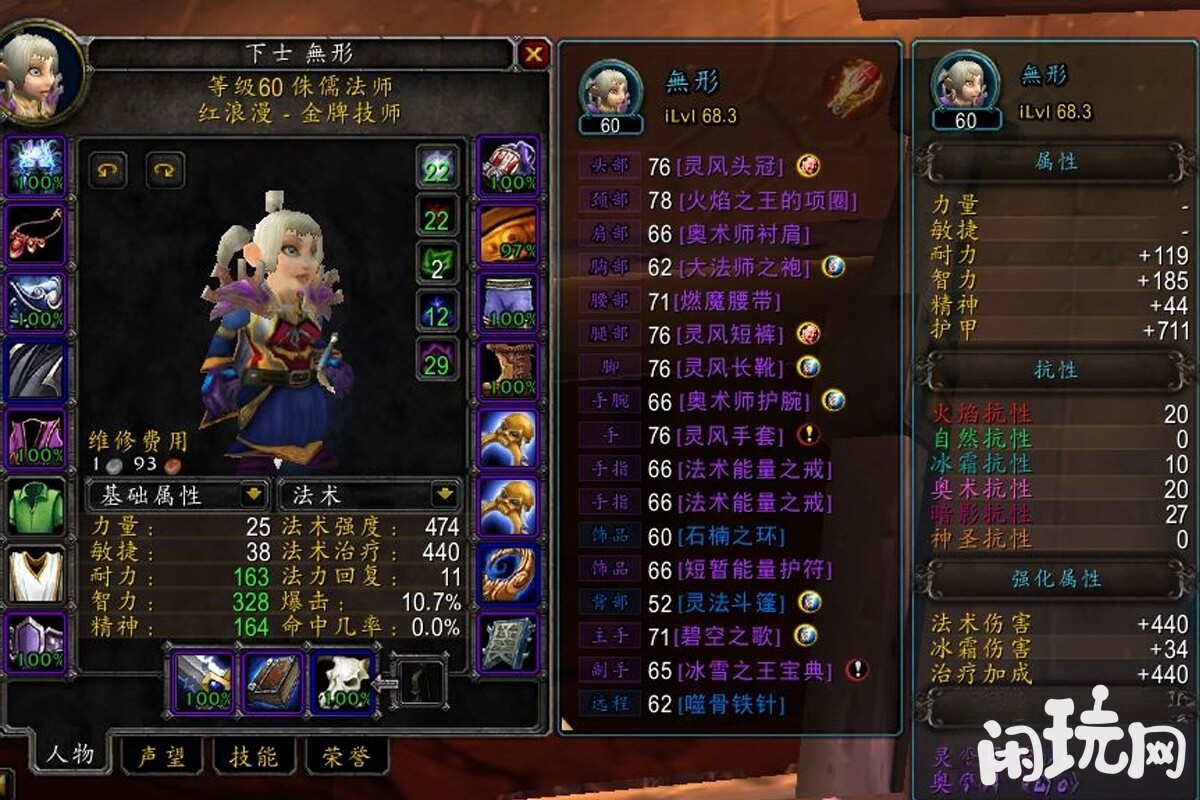Open the 技能 skills tab
Viewport: 1200px width, 800px height.
coord(253,757)
